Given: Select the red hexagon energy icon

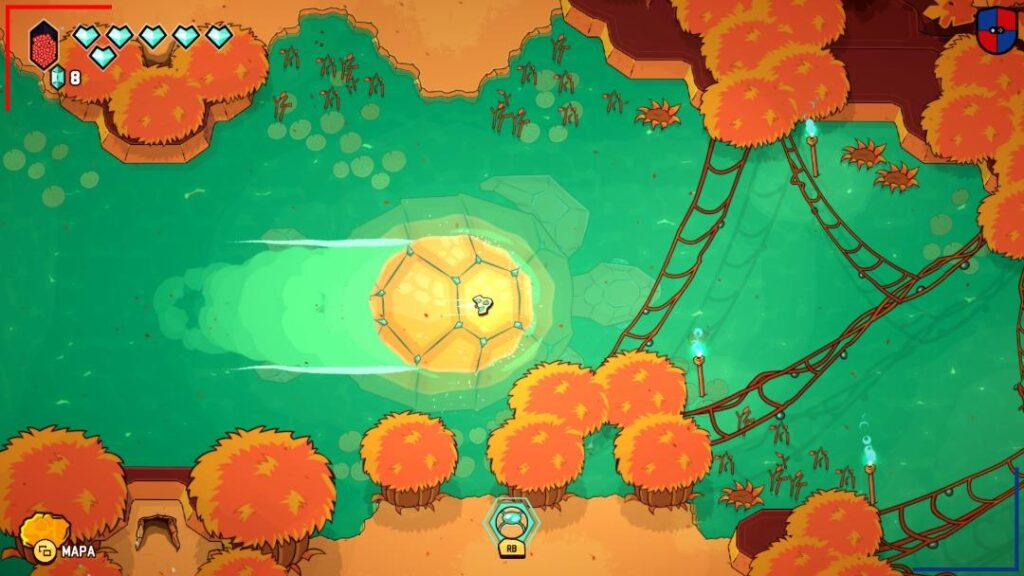Looking at the screenshot, I should click(44, 45).
